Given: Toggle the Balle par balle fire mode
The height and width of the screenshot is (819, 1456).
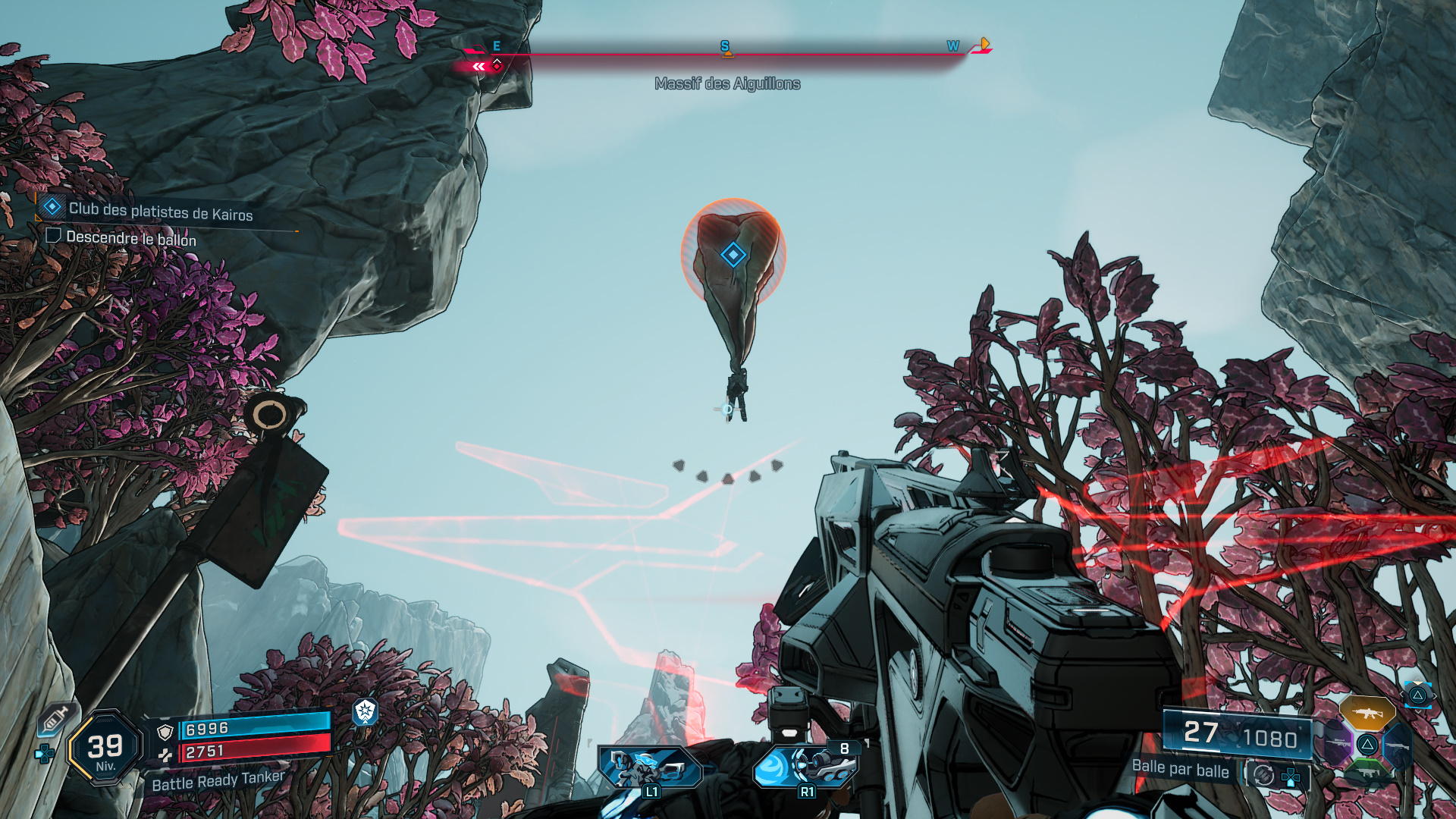Looking at the screenshot, I should (1180, 769).
